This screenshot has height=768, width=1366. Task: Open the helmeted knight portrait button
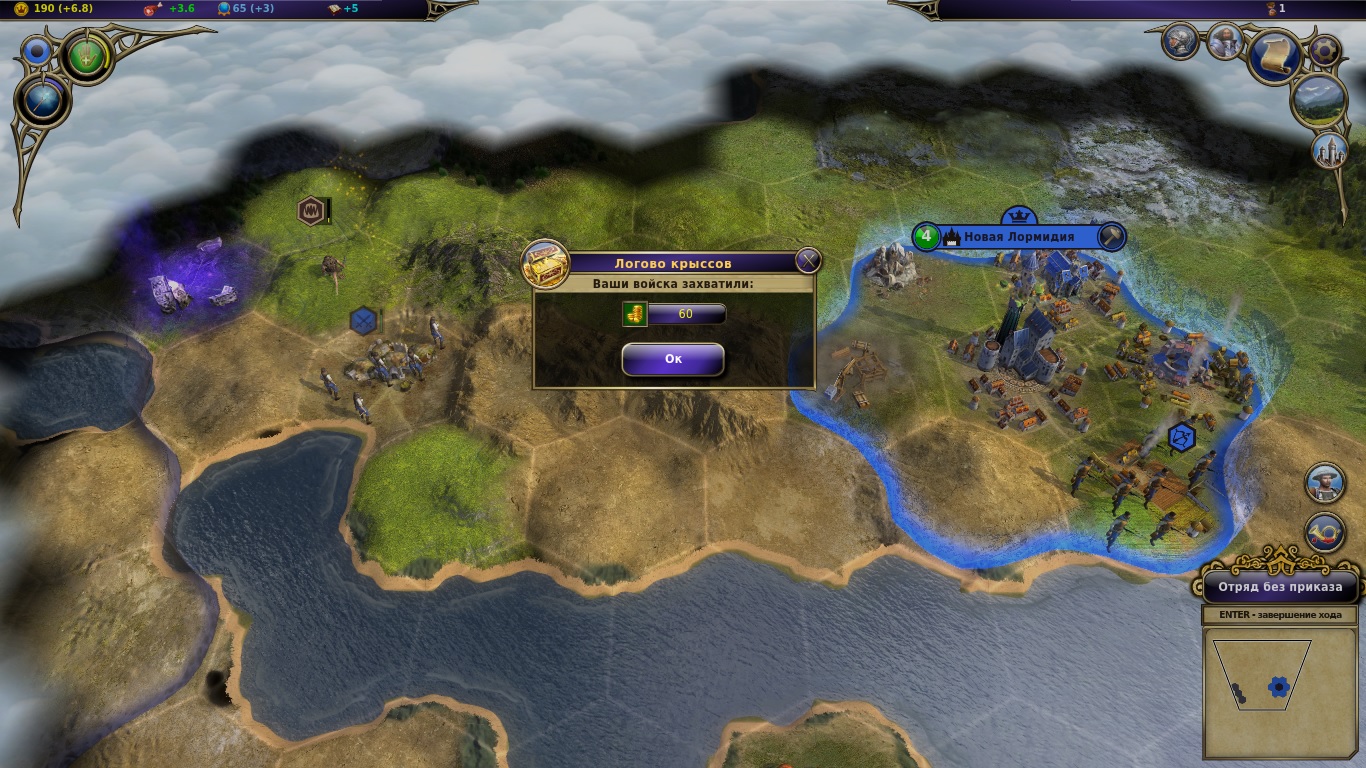[x=1181, y=41]
